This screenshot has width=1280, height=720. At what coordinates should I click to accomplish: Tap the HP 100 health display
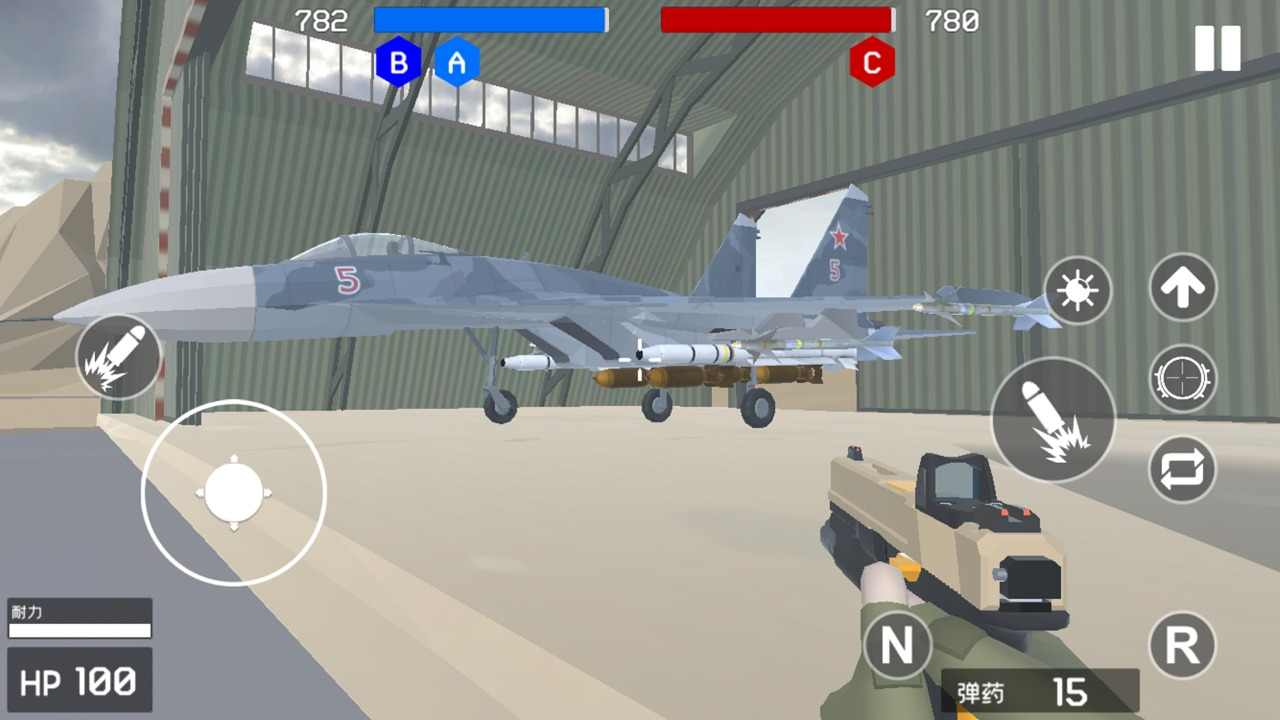point(78,681)
